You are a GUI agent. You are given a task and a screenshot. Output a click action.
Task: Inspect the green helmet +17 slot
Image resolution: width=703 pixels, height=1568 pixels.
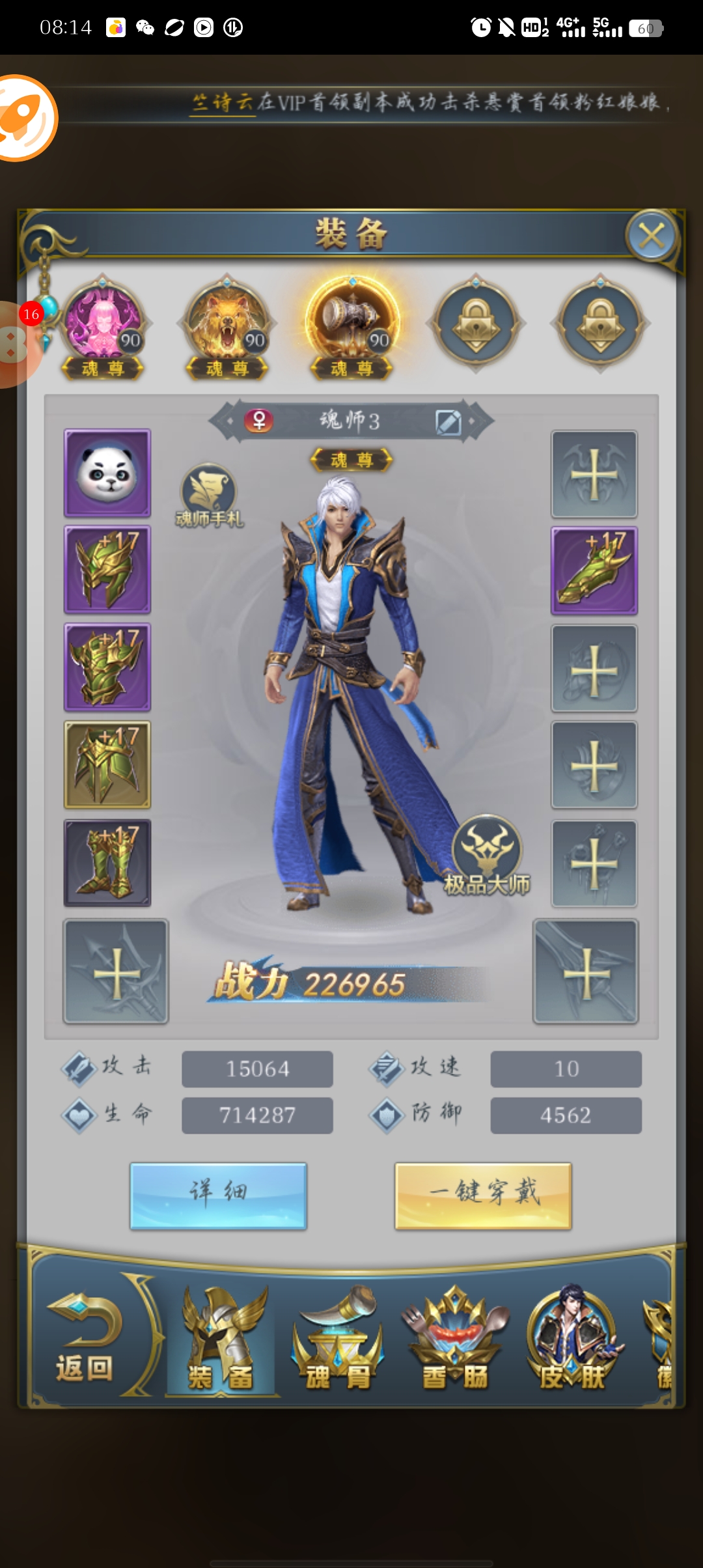pos(107,570)
